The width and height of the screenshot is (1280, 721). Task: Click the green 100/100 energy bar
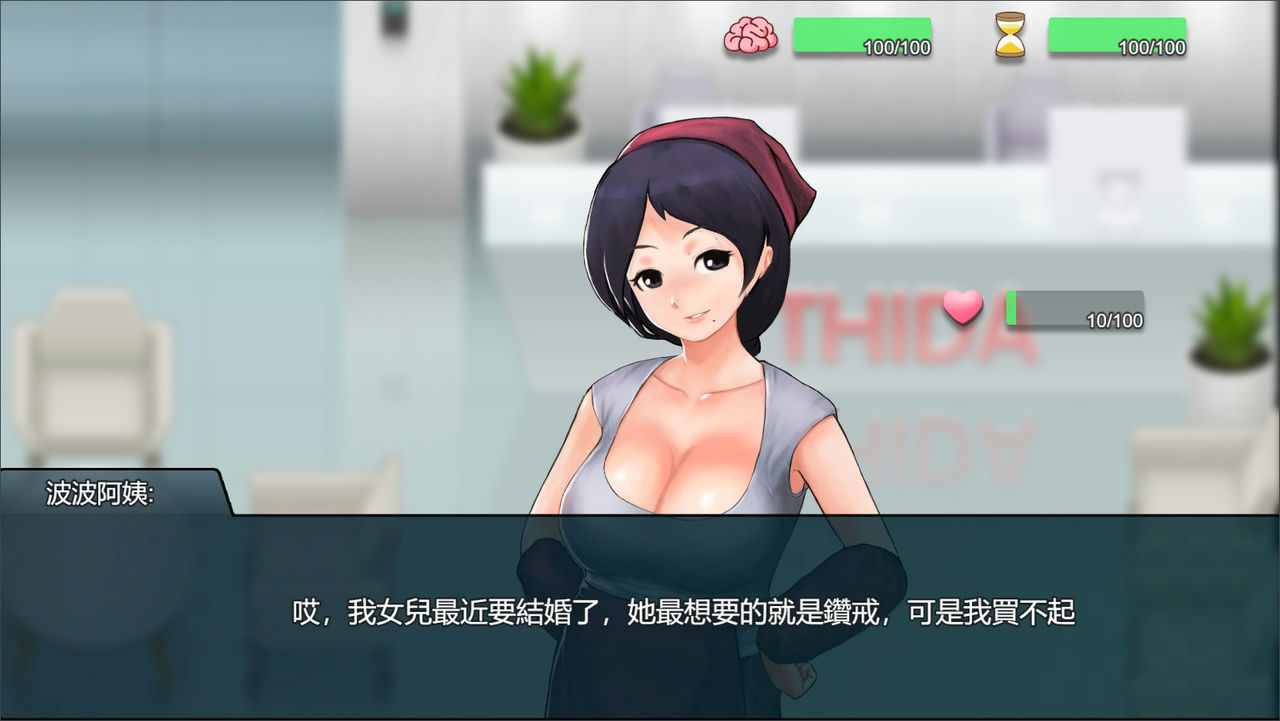pos(861,36)
